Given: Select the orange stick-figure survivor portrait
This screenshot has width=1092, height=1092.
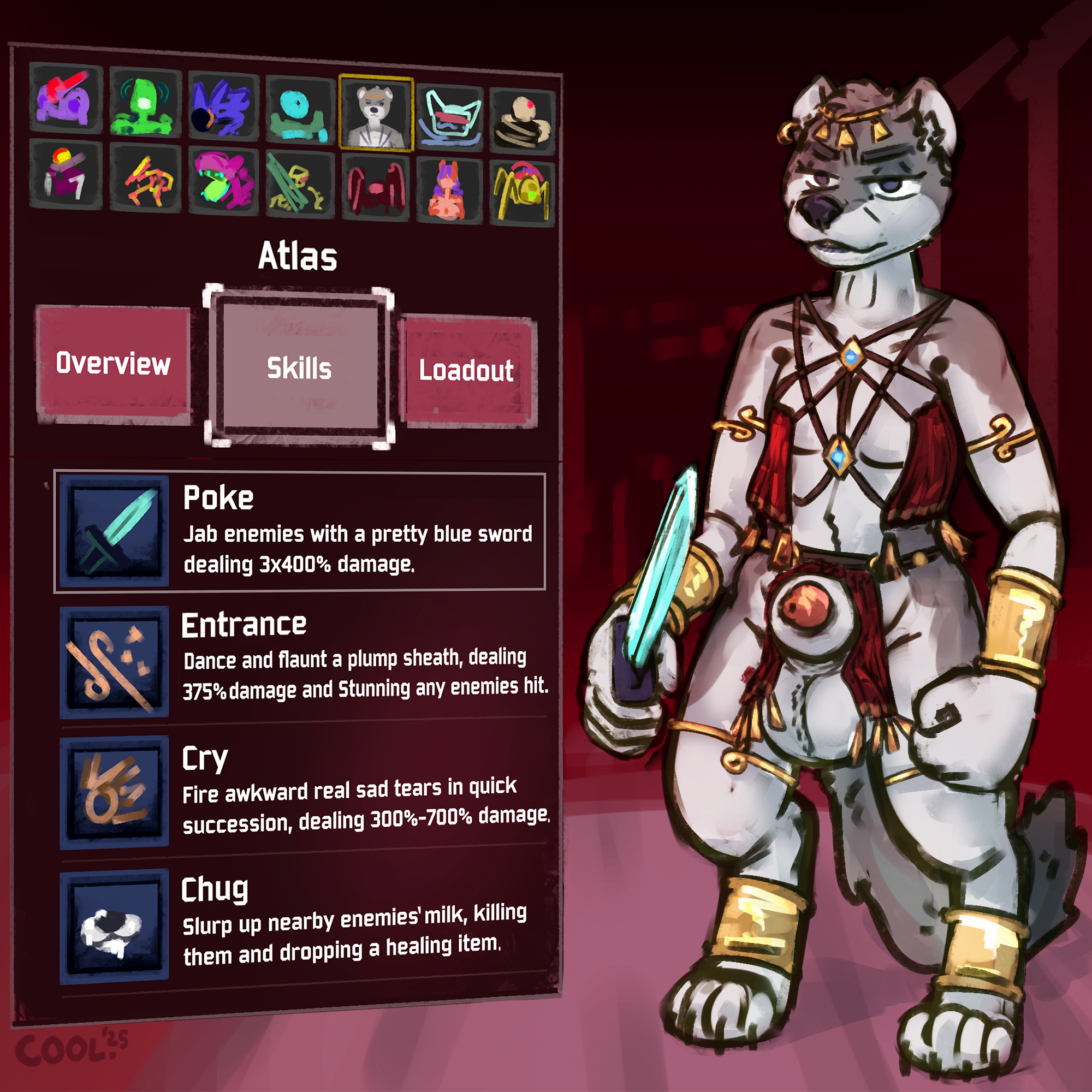Looking at the screenshot, I should point(145,179).
